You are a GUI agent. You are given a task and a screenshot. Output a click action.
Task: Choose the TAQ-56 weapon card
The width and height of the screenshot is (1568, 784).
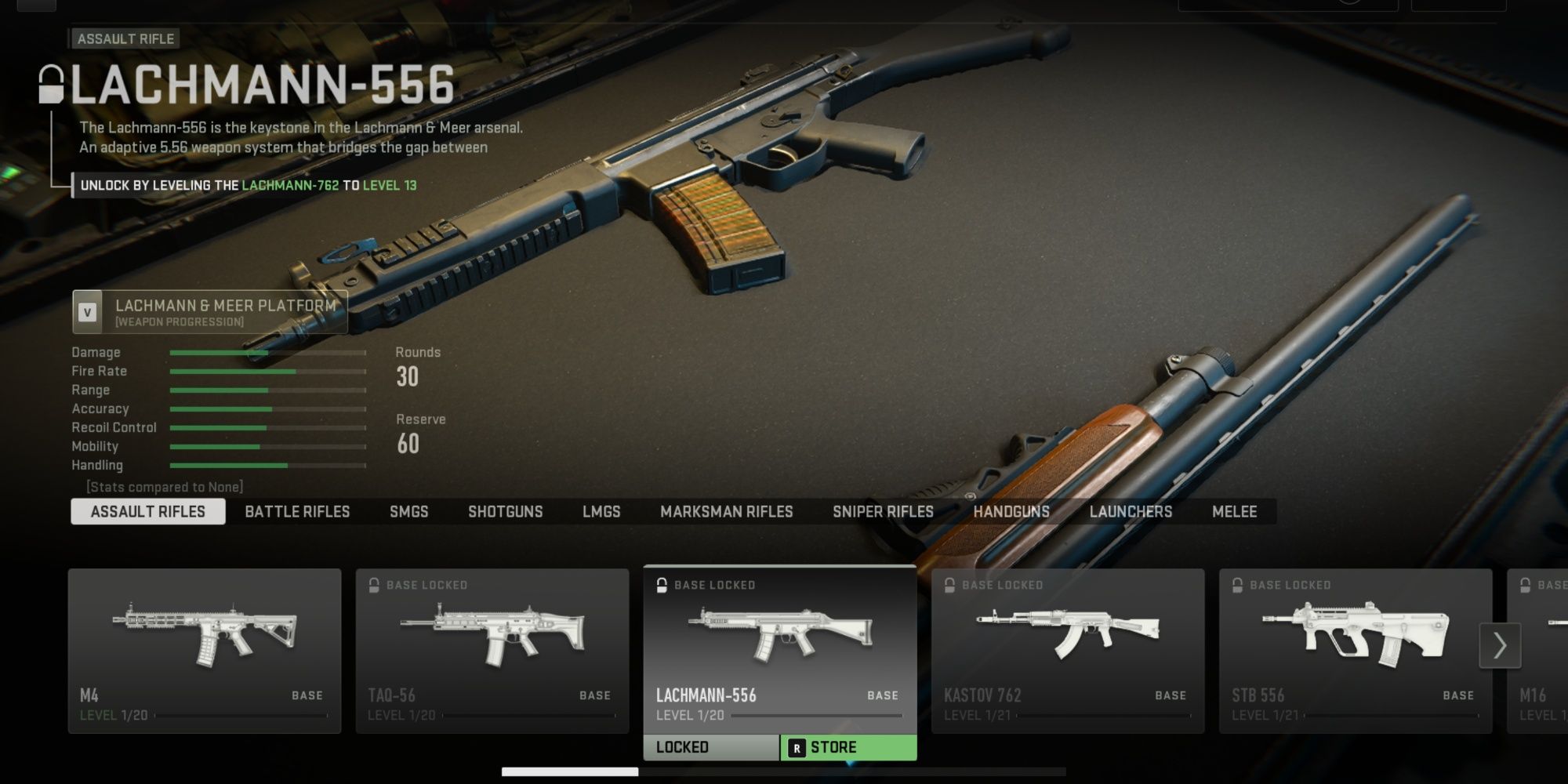tap(492, 651)
